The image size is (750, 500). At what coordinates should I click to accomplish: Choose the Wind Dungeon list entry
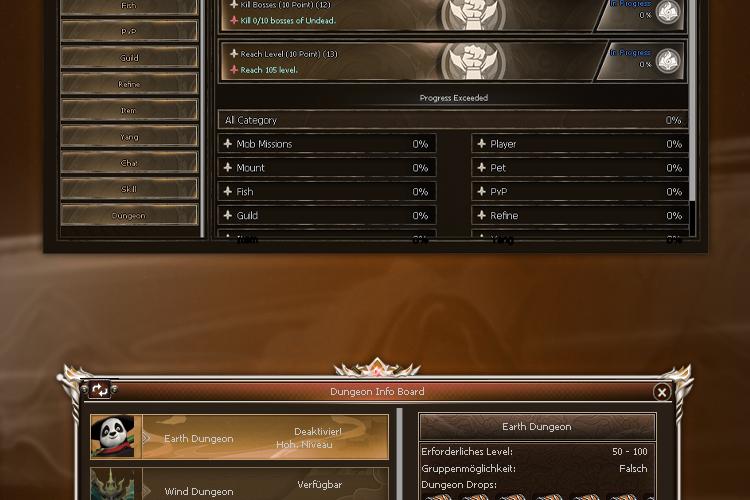click(x=239, y=488)
